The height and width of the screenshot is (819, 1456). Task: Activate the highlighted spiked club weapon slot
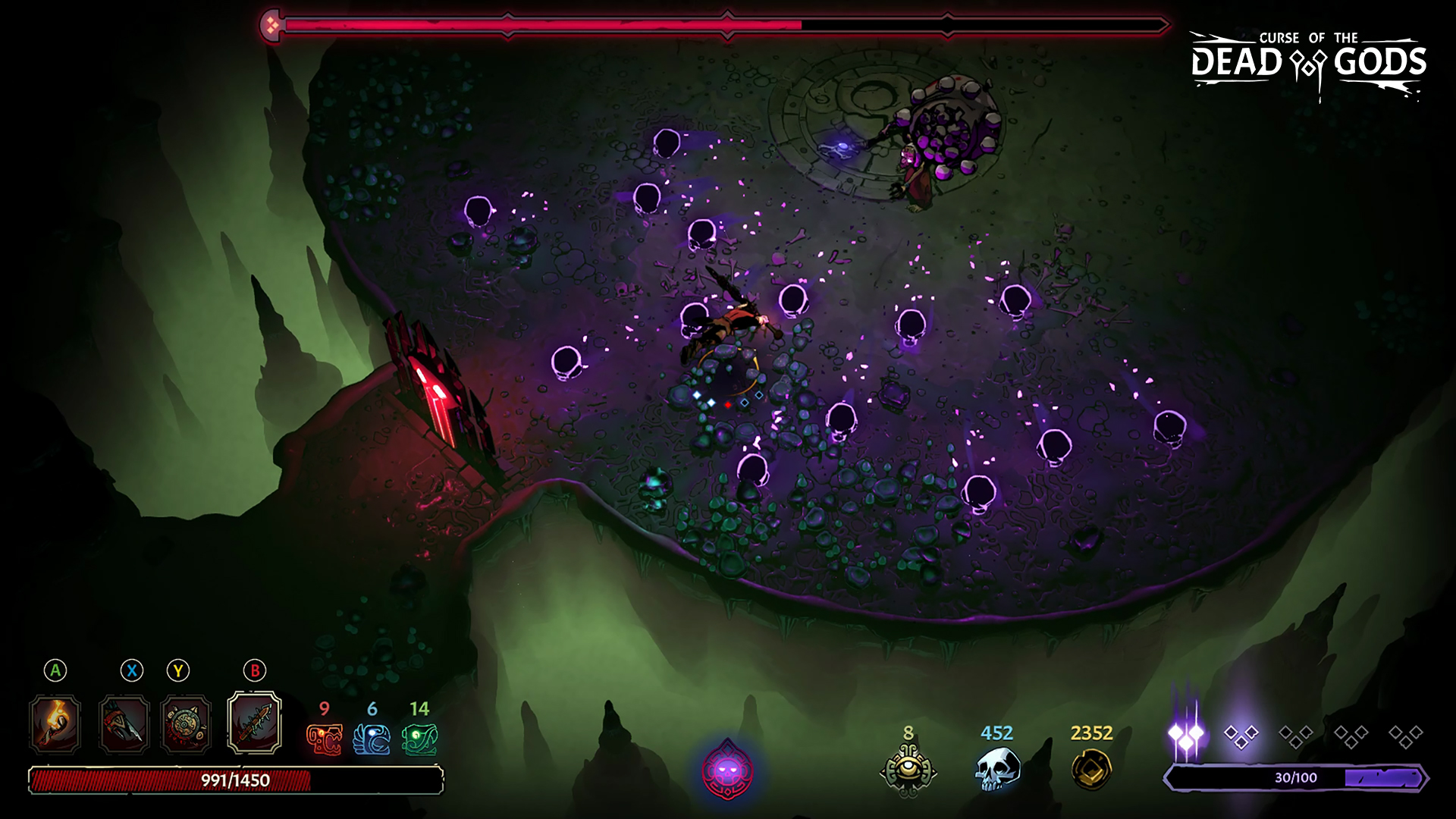(255, 723)
